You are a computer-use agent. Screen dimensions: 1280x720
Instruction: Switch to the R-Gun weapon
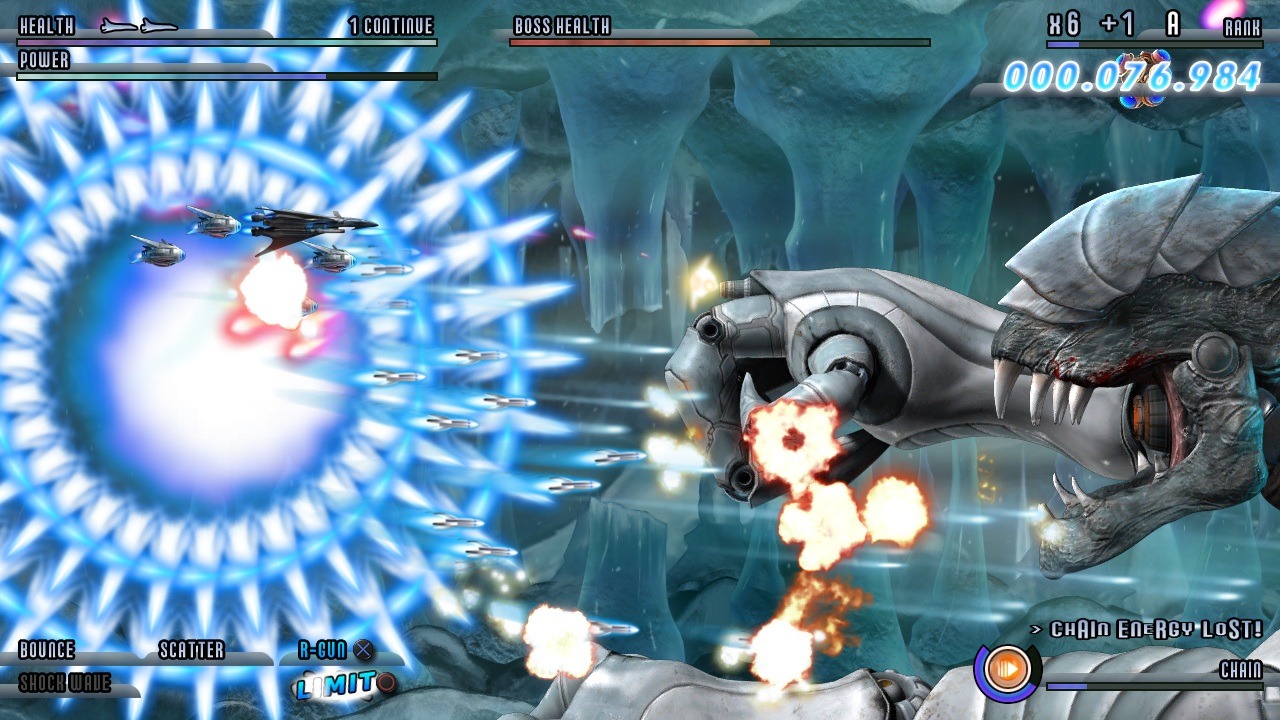[323, 651]
